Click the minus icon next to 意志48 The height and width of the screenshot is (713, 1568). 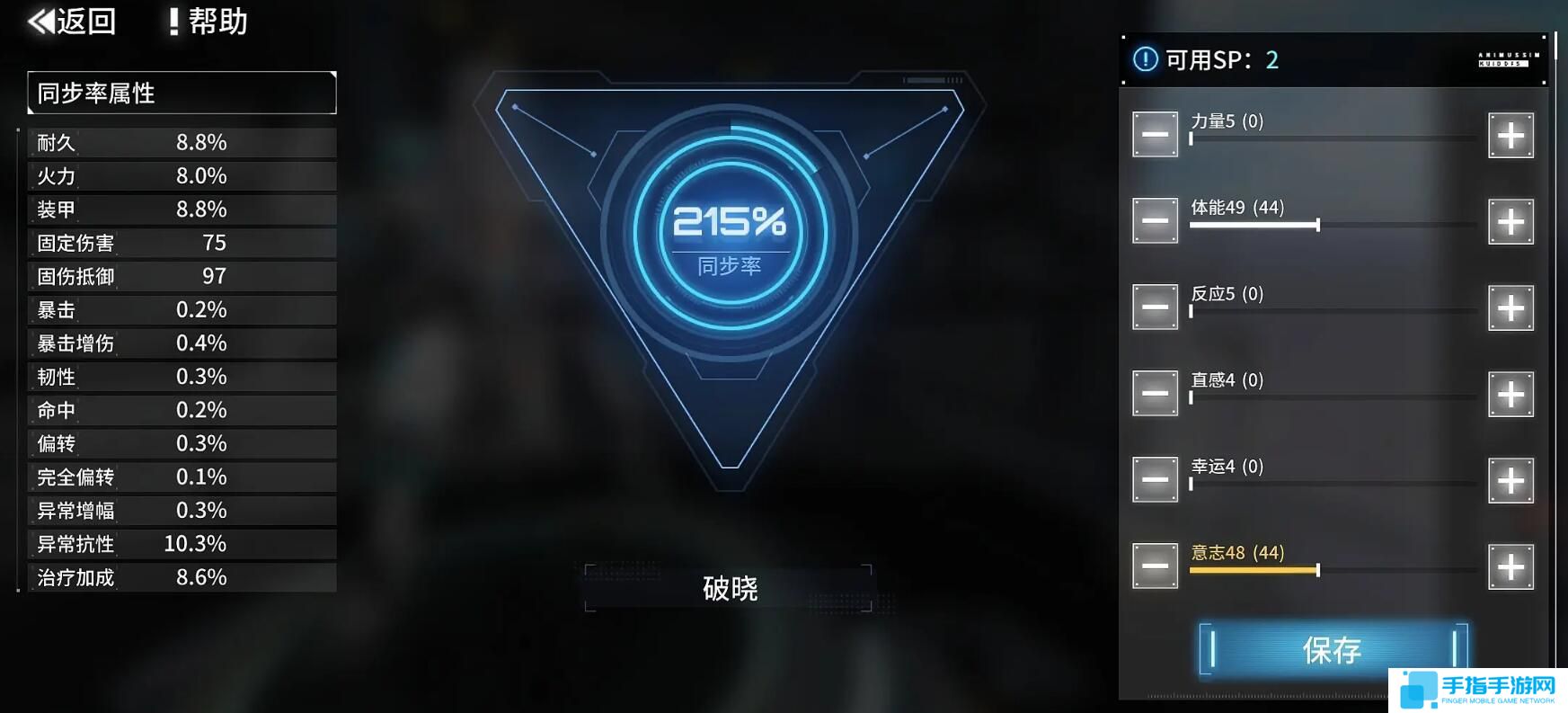pyautogui.click(x=1155, y=565)
